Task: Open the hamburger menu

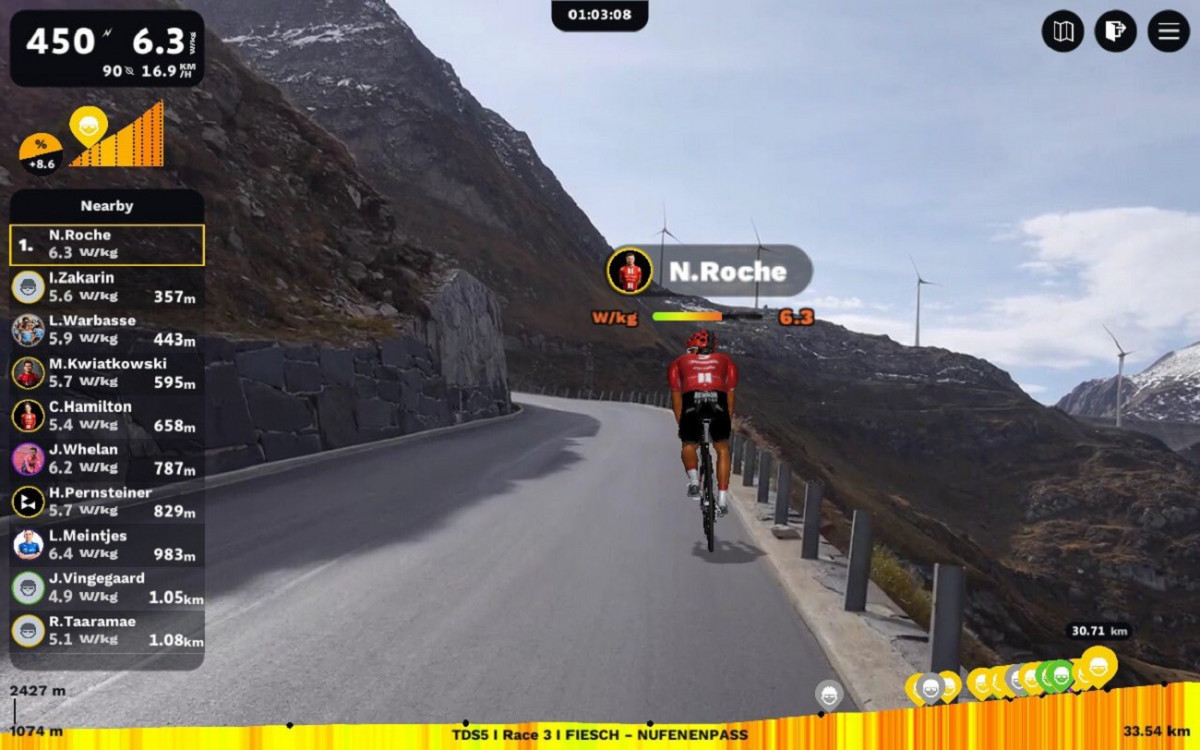Action: [x=1168, y=31]
